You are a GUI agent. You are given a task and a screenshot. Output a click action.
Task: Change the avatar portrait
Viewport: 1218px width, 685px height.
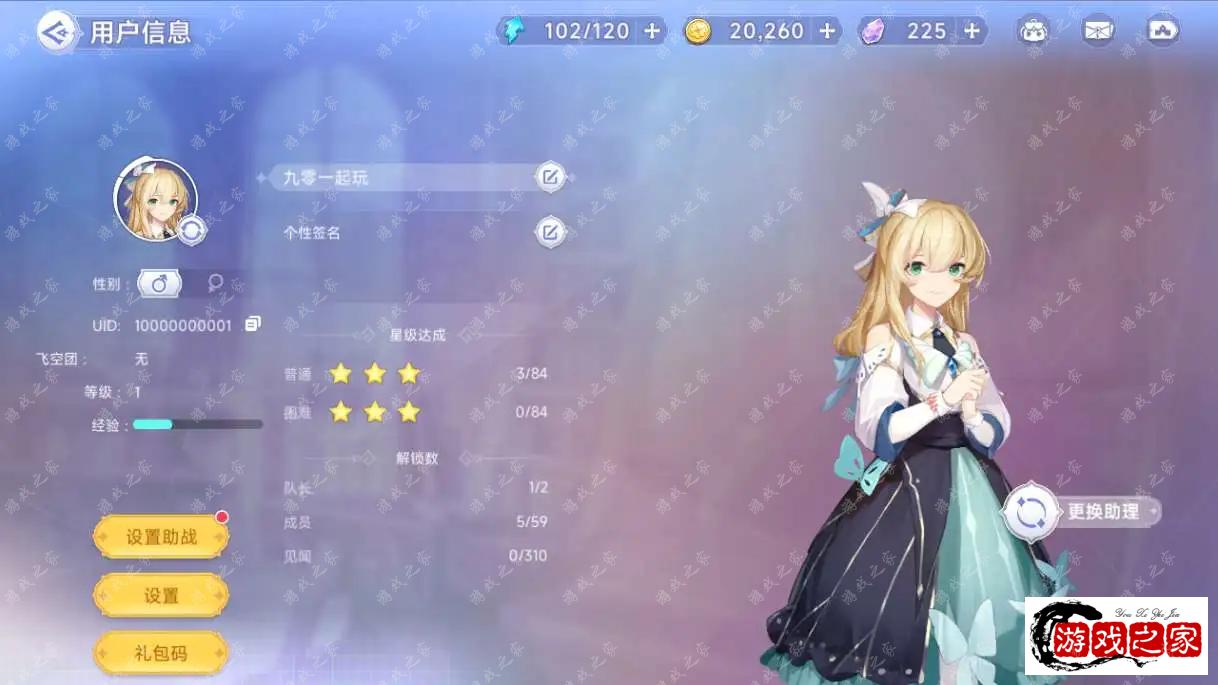(191, 230)
